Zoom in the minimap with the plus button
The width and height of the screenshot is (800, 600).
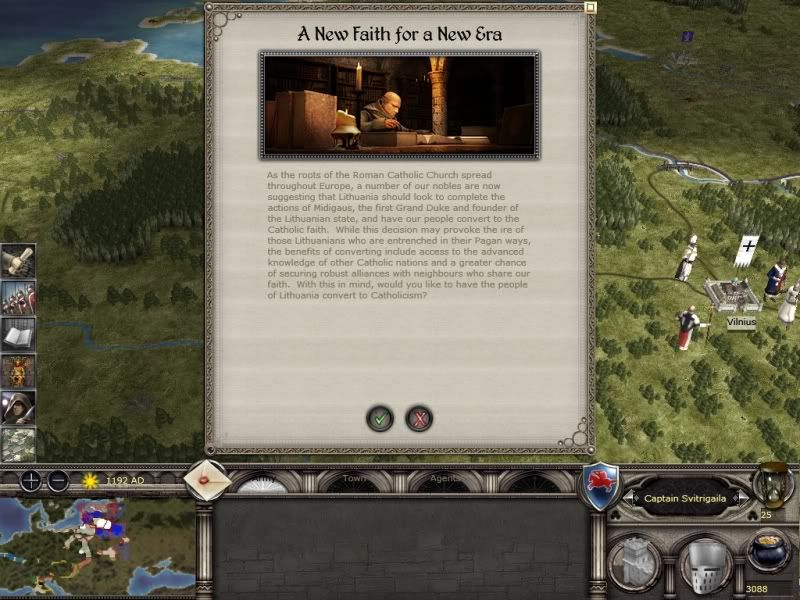[31, 480]
